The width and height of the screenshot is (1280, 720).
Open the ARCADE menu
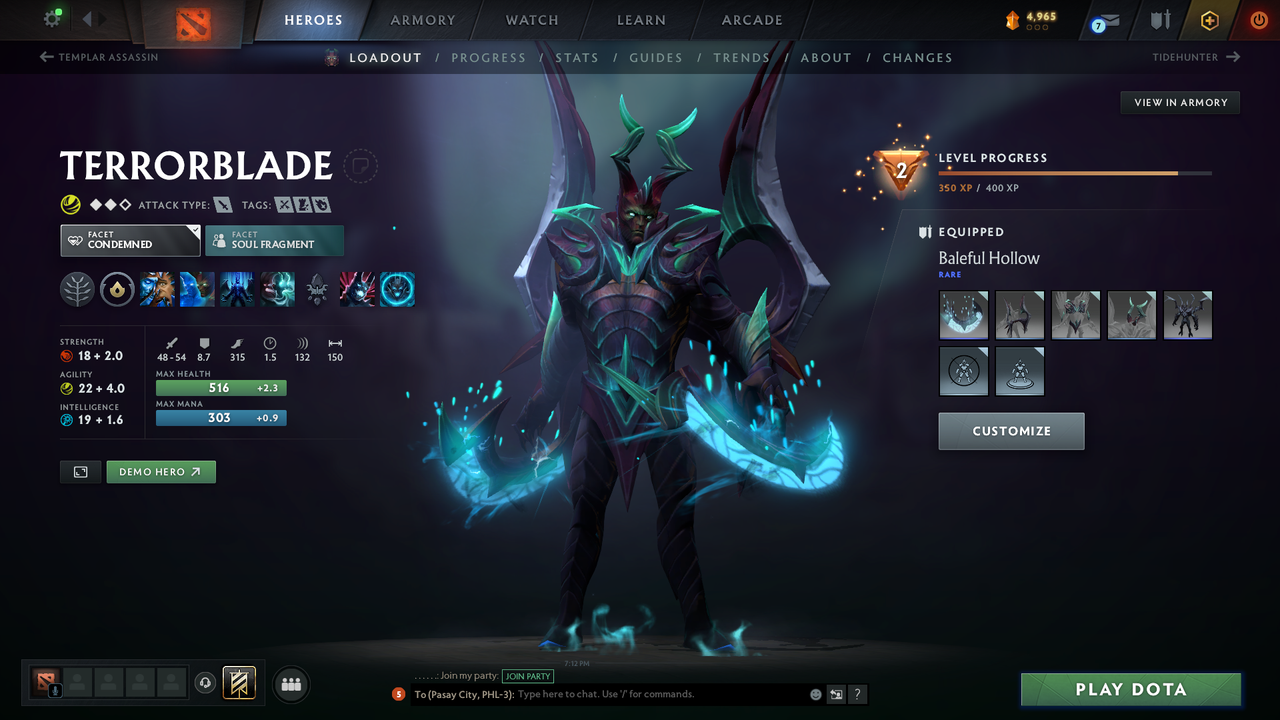[751, 20]
